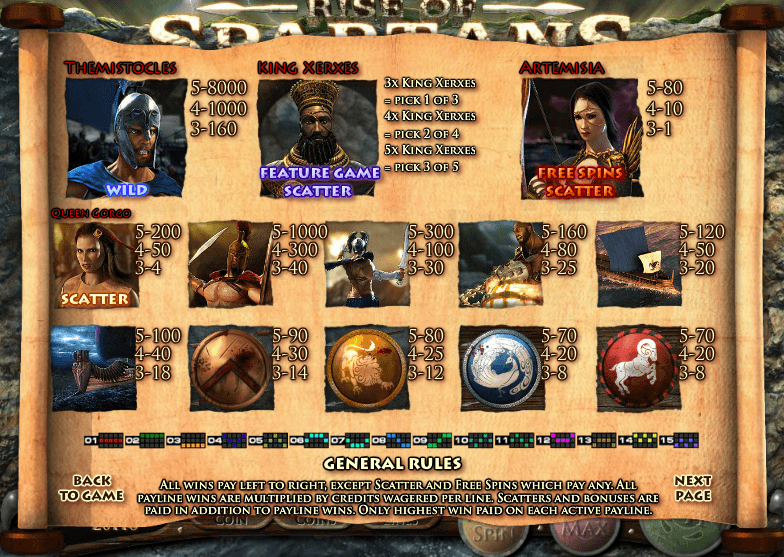This screenshot has width=784, height=557.
Task: Go to the Next Page of paytable
Action: coord(692,488)
